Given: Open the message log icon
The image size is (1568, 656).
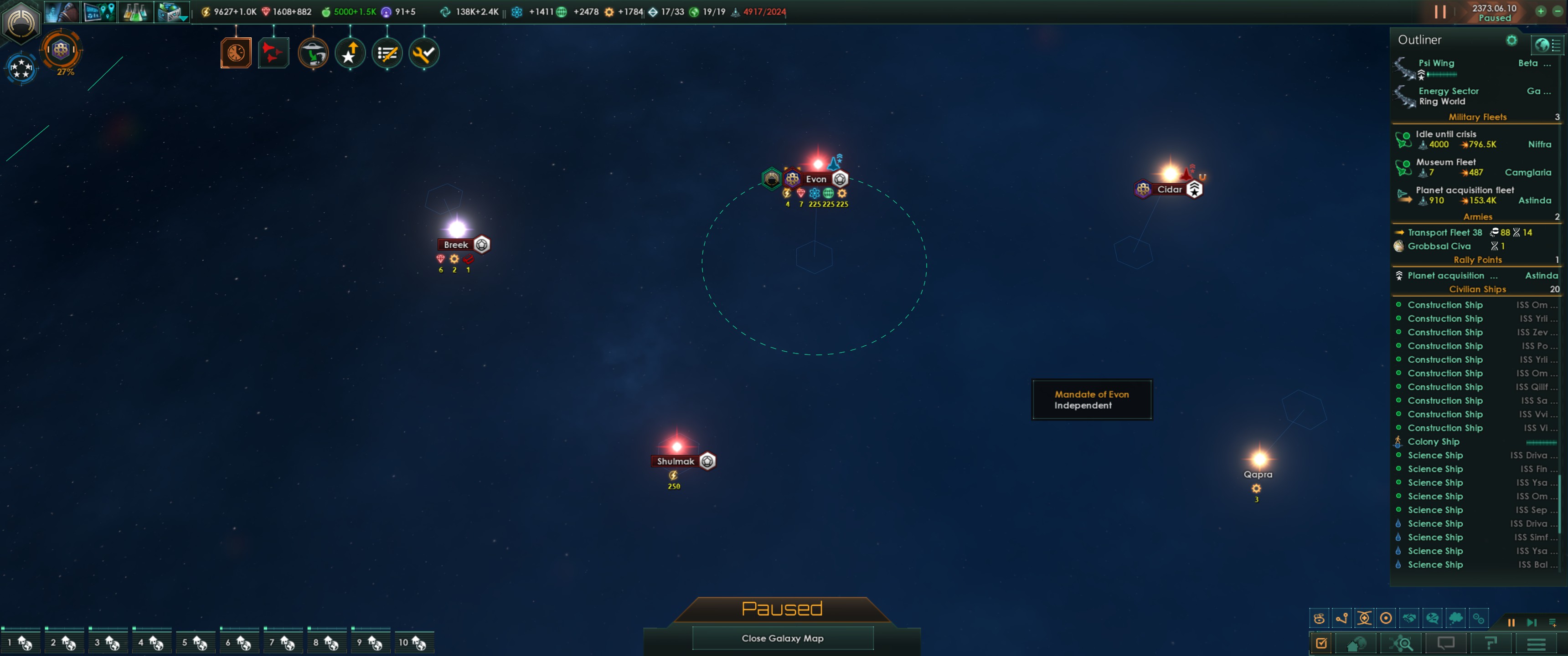Looking at the screenshot, I should tap(1446, 644).
